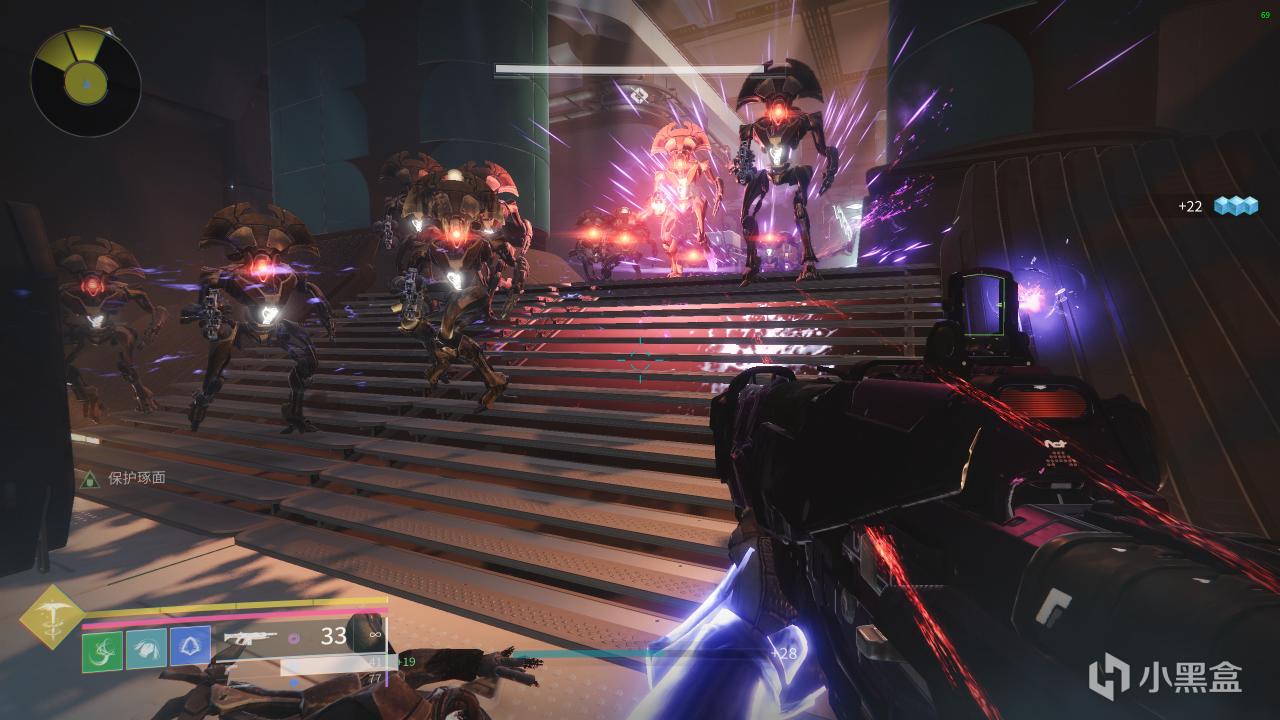
Task: Activate the golden diamond super ability icon
Action: (52, 616)
